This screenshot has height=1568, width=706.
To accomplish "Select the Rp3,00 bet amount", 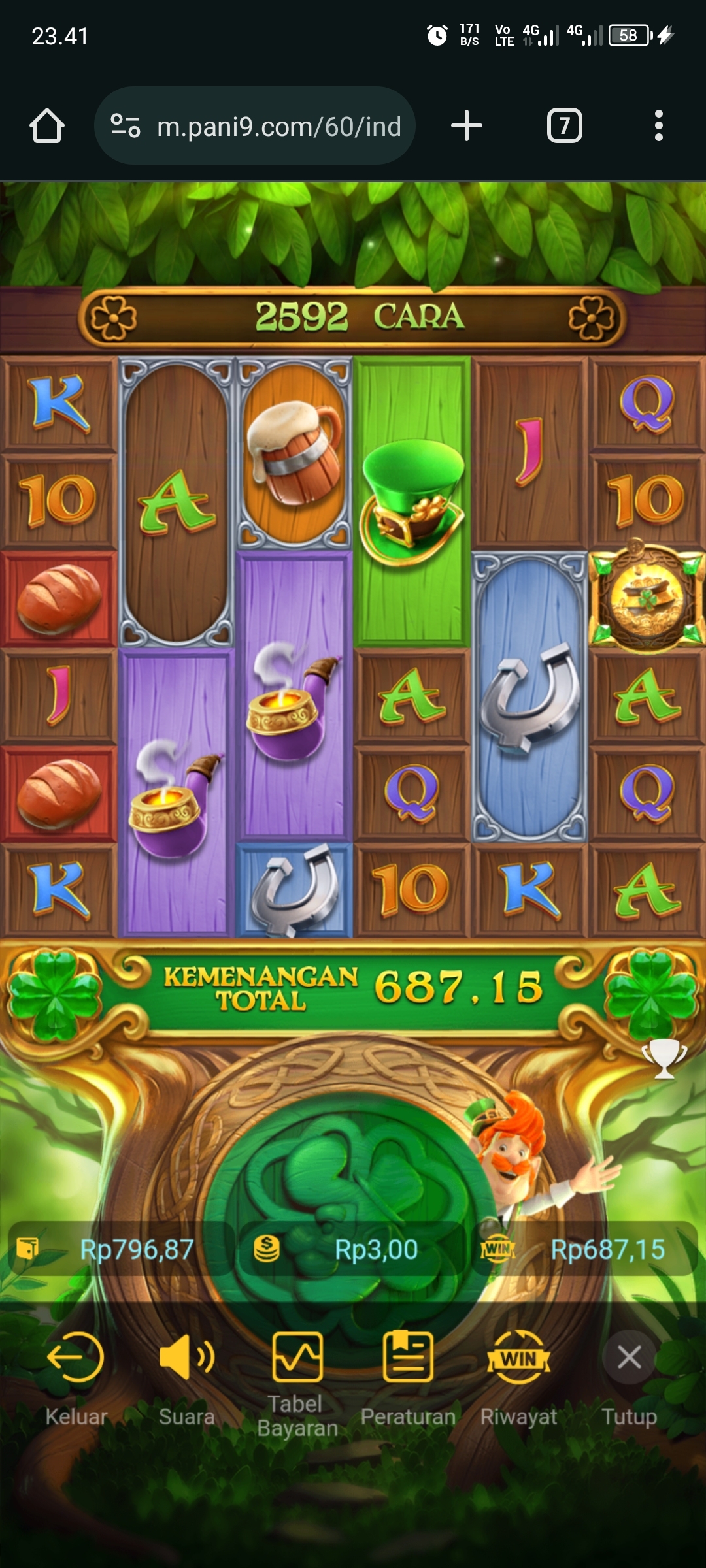I will click(353, 1249).
